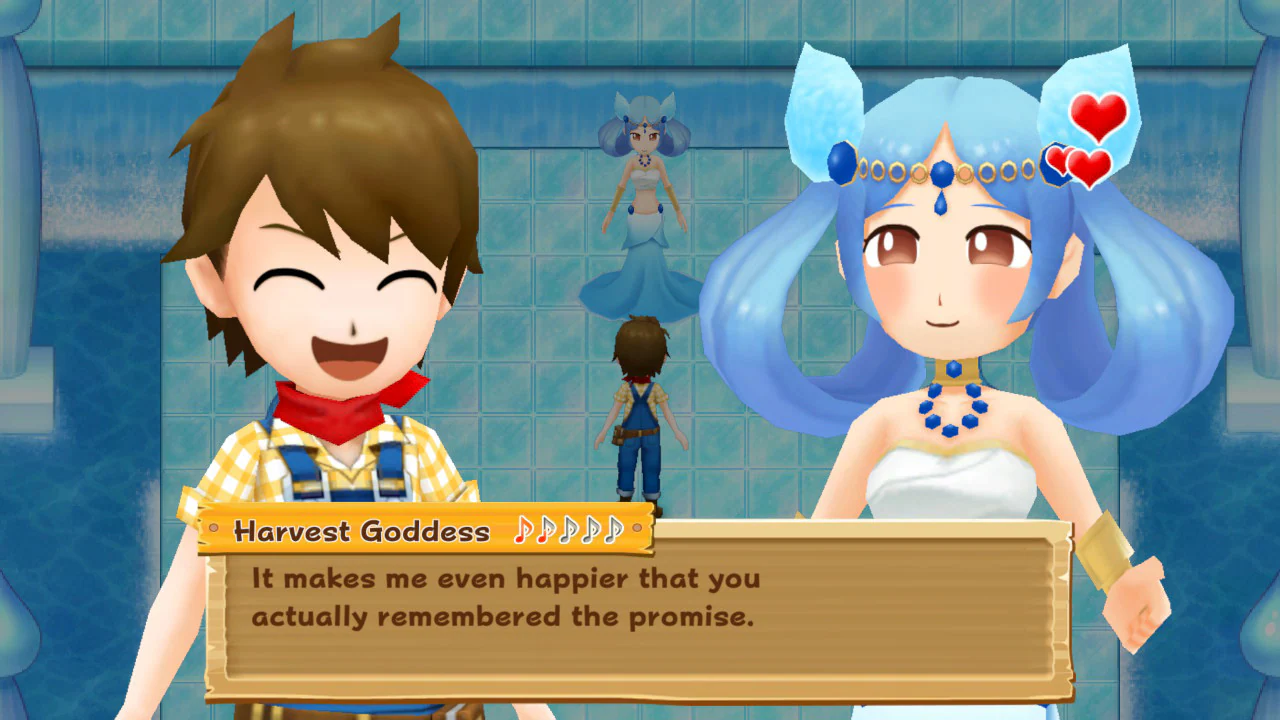Image resolution: width=1280 pixels, height=720 pixels.
Task: Click the large red heart icon
Action: 1097,118
